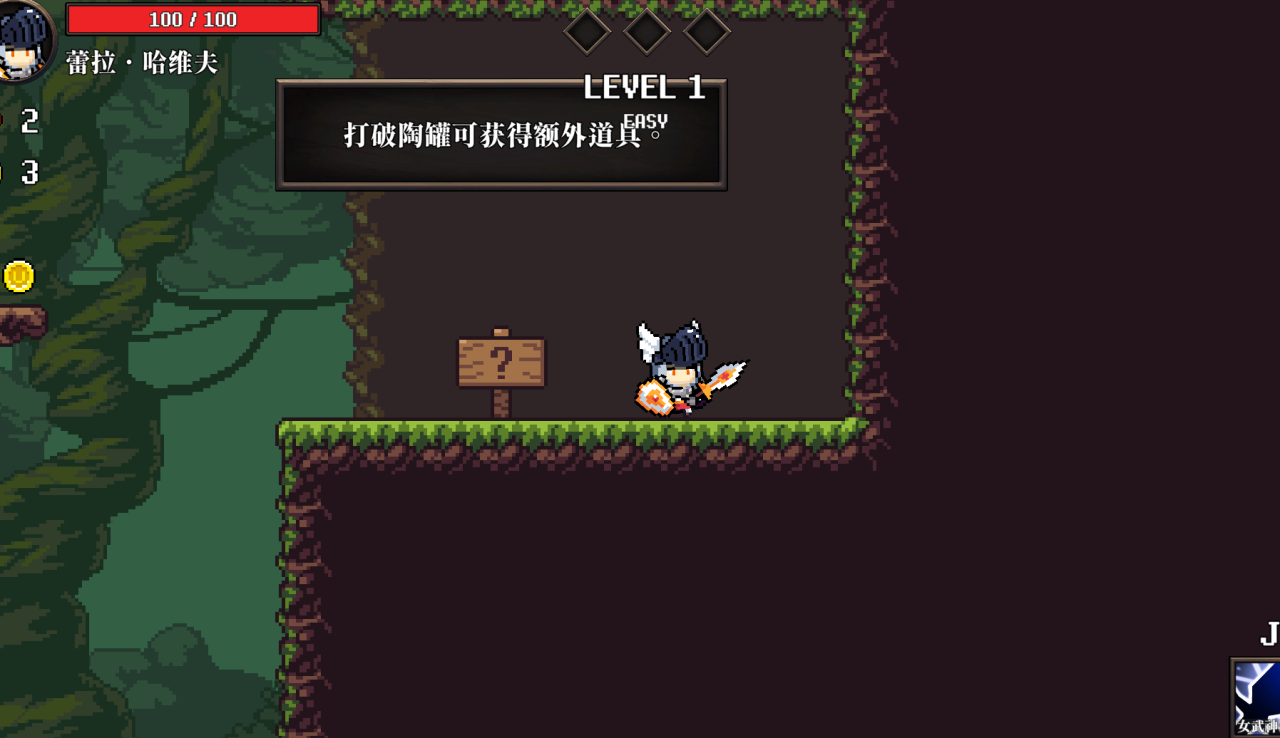Click the EASY difficulty label

coord(645,119)
